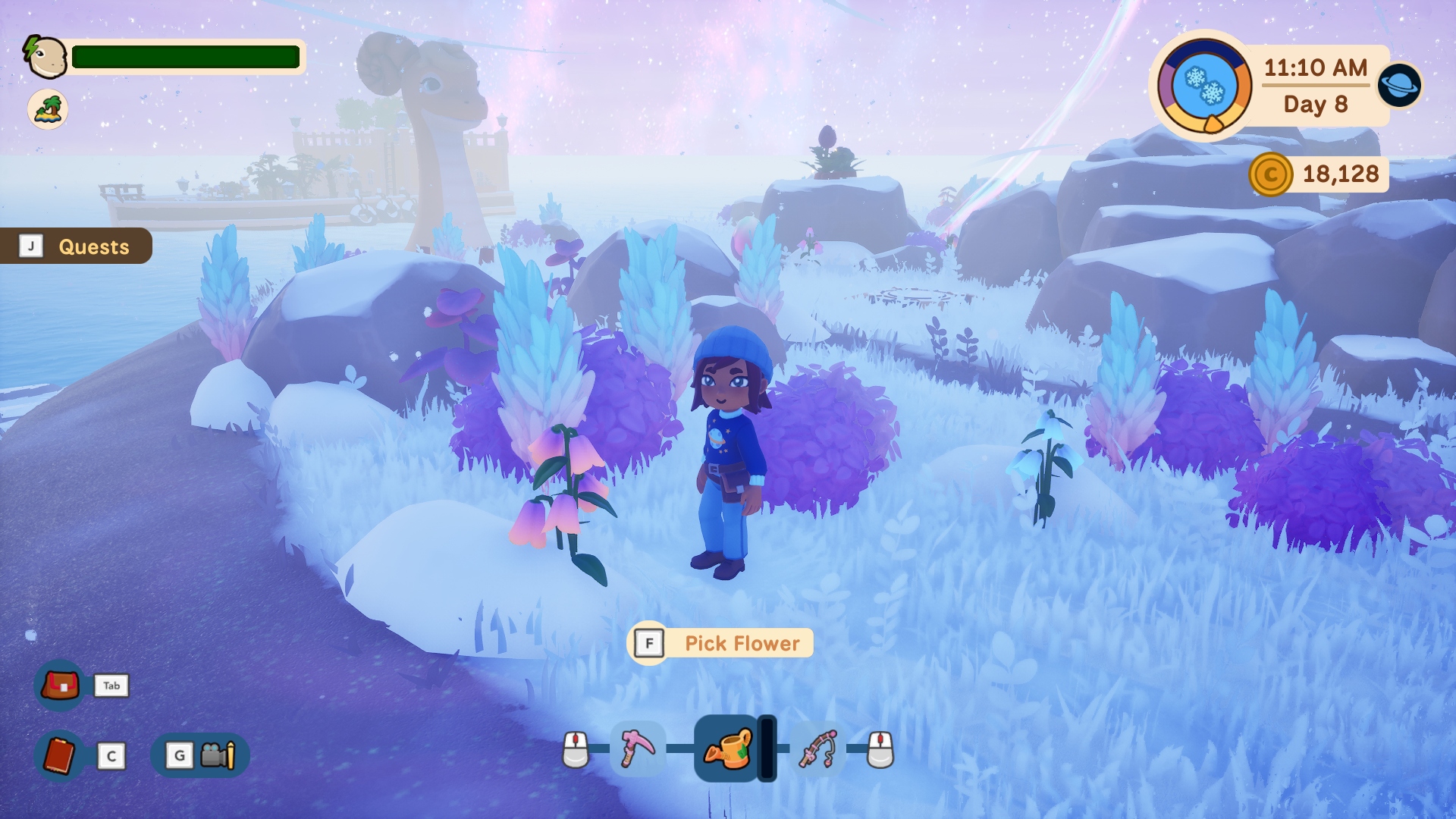Open the red journal book
1456x819 pixels.
[x=60, y=755]
